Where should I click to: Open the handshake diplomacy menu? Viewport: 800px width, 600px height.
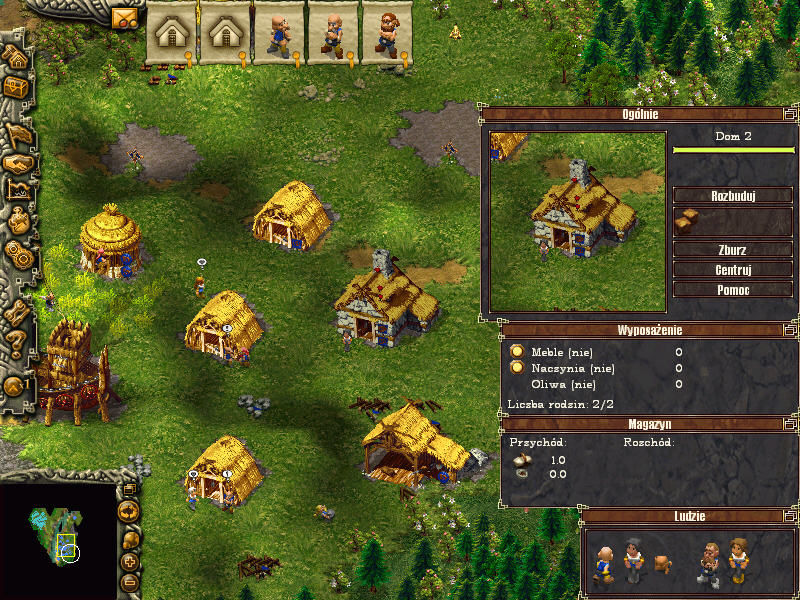click(17, 162)
